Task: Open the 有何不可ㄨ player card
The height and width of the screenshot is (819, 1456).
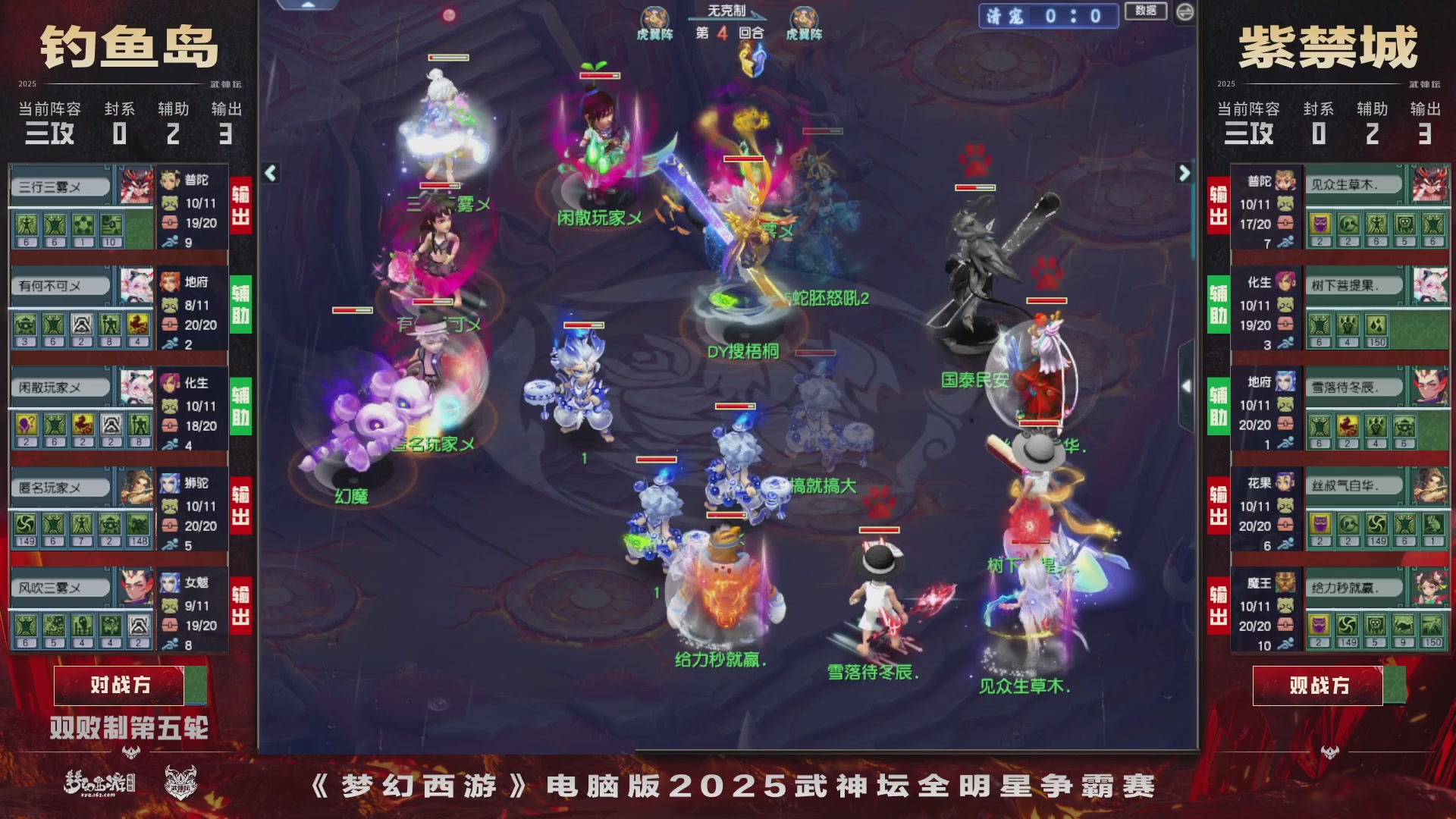Action: 61,285
